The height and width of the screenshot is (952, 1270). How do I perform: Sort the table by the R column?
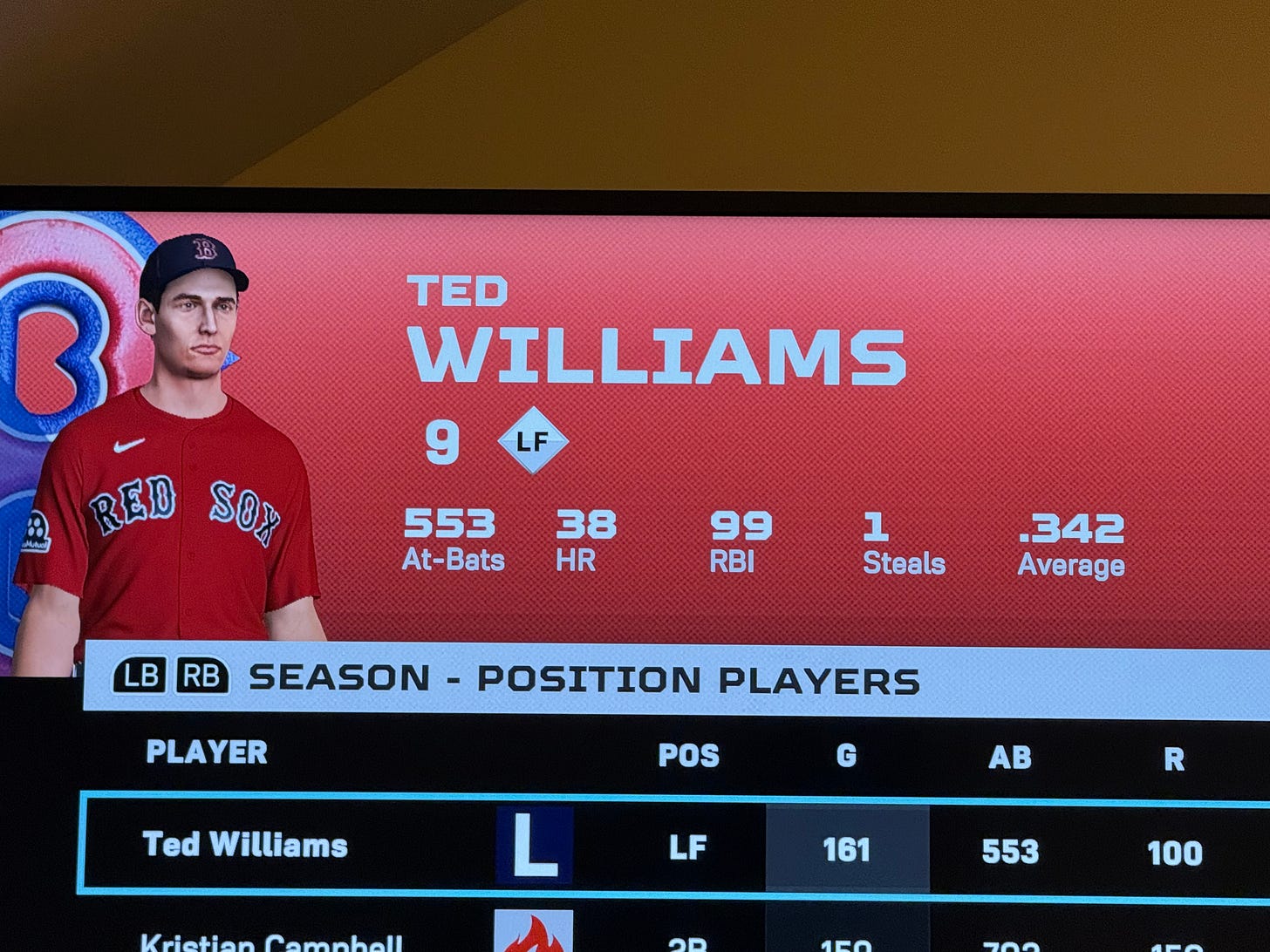pyautogui.click(x=1174, y=759)
